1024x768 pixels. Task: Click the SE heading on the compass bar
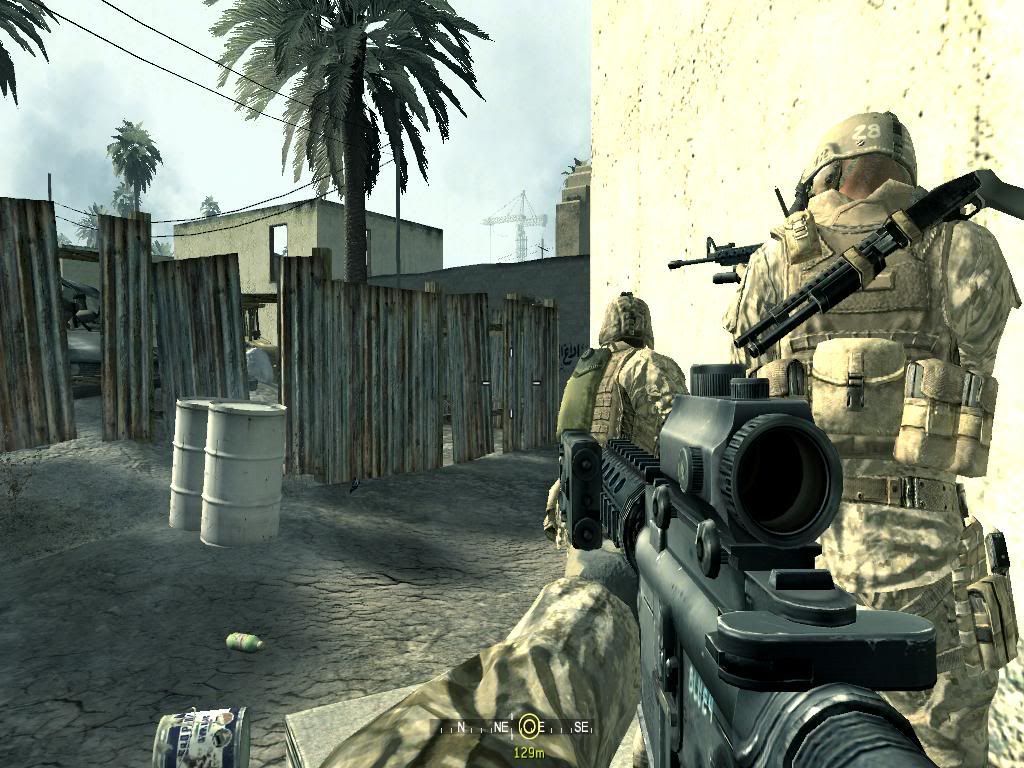[582, 727]
